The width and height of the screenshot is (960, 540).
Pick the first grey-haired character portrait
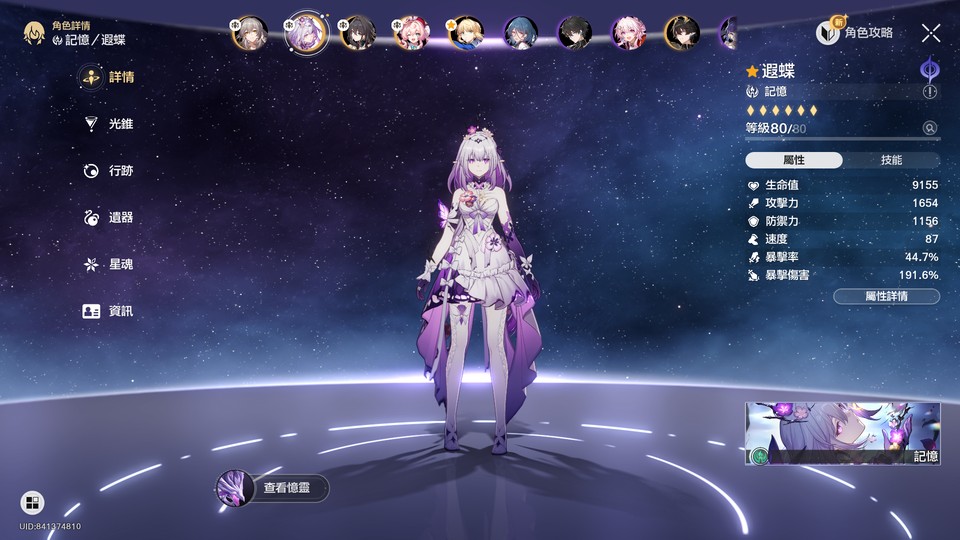pyautogui.click(x=249, y=34)
